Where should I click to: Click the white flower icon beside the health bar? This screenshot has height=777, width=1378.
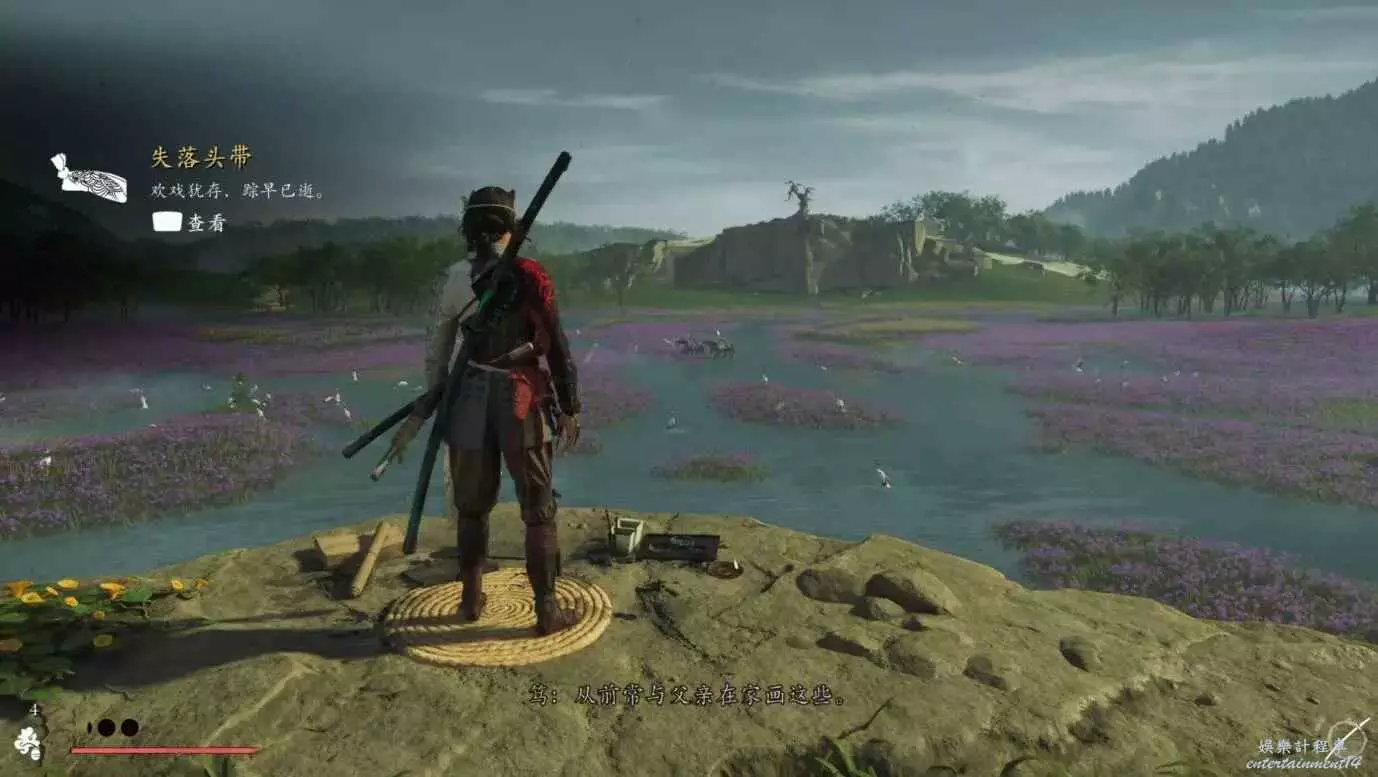pyautogui.click(x=29, y=743)
